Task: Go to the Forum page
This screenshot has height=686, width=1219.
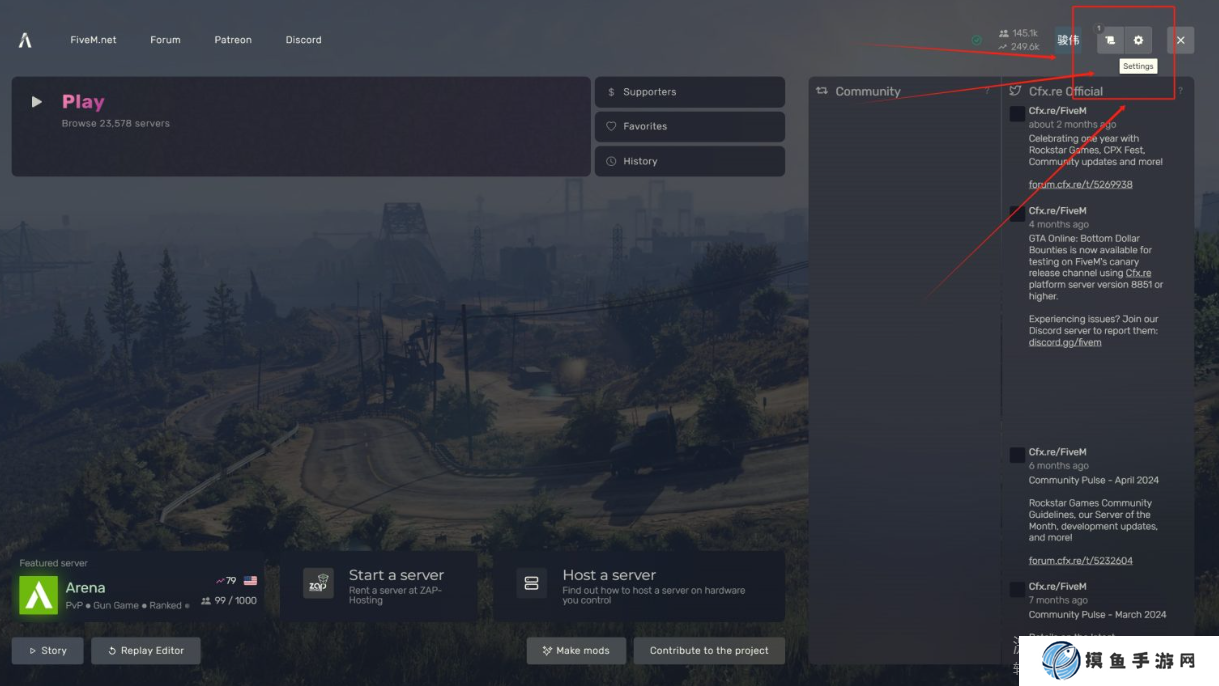Action: click(165, 40)
